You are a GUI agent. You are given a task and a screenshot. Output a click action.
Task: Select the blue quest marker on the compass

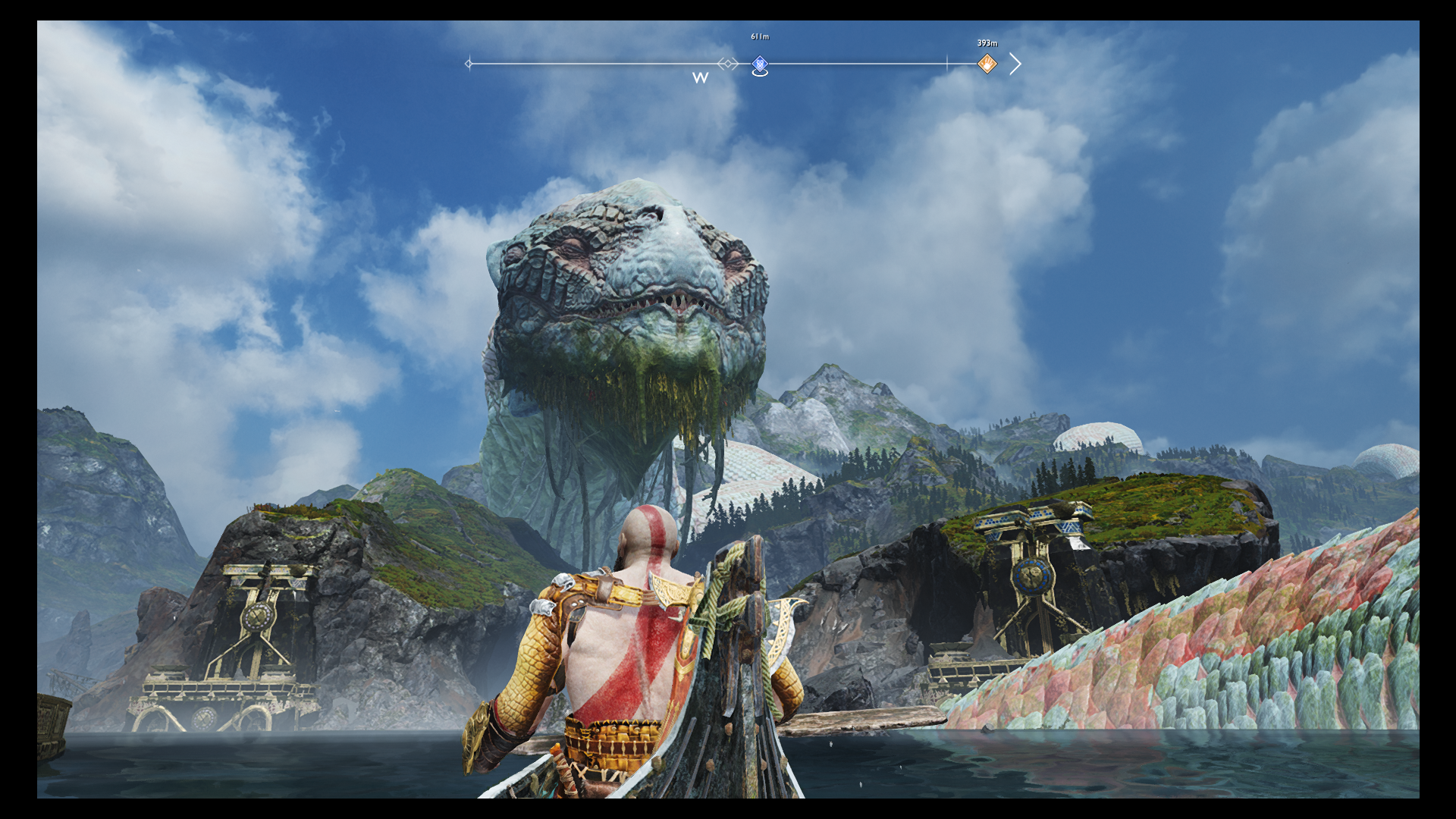pos(759,64)
